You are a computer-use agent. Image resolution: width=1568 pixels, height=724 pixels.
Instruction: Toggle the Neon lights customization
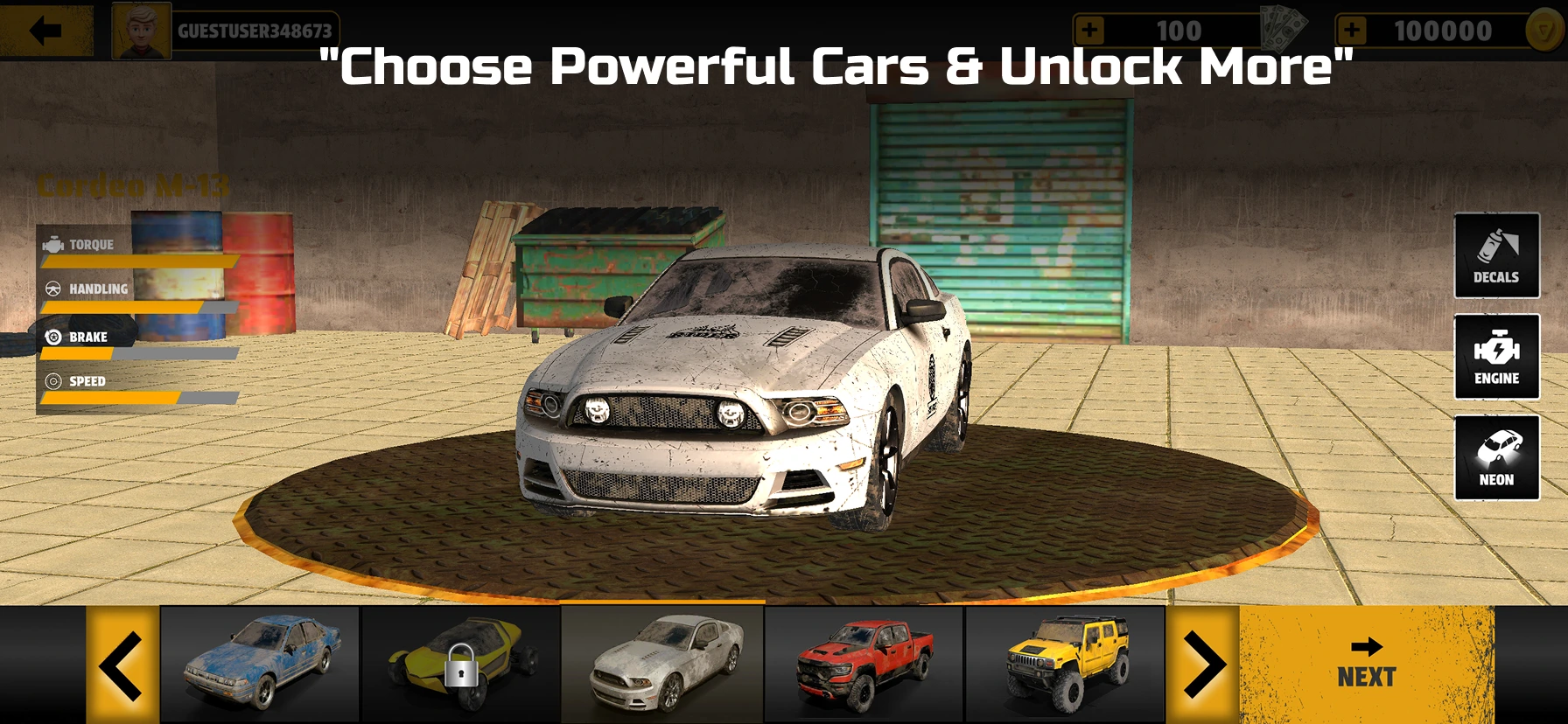pos(1496,457)
